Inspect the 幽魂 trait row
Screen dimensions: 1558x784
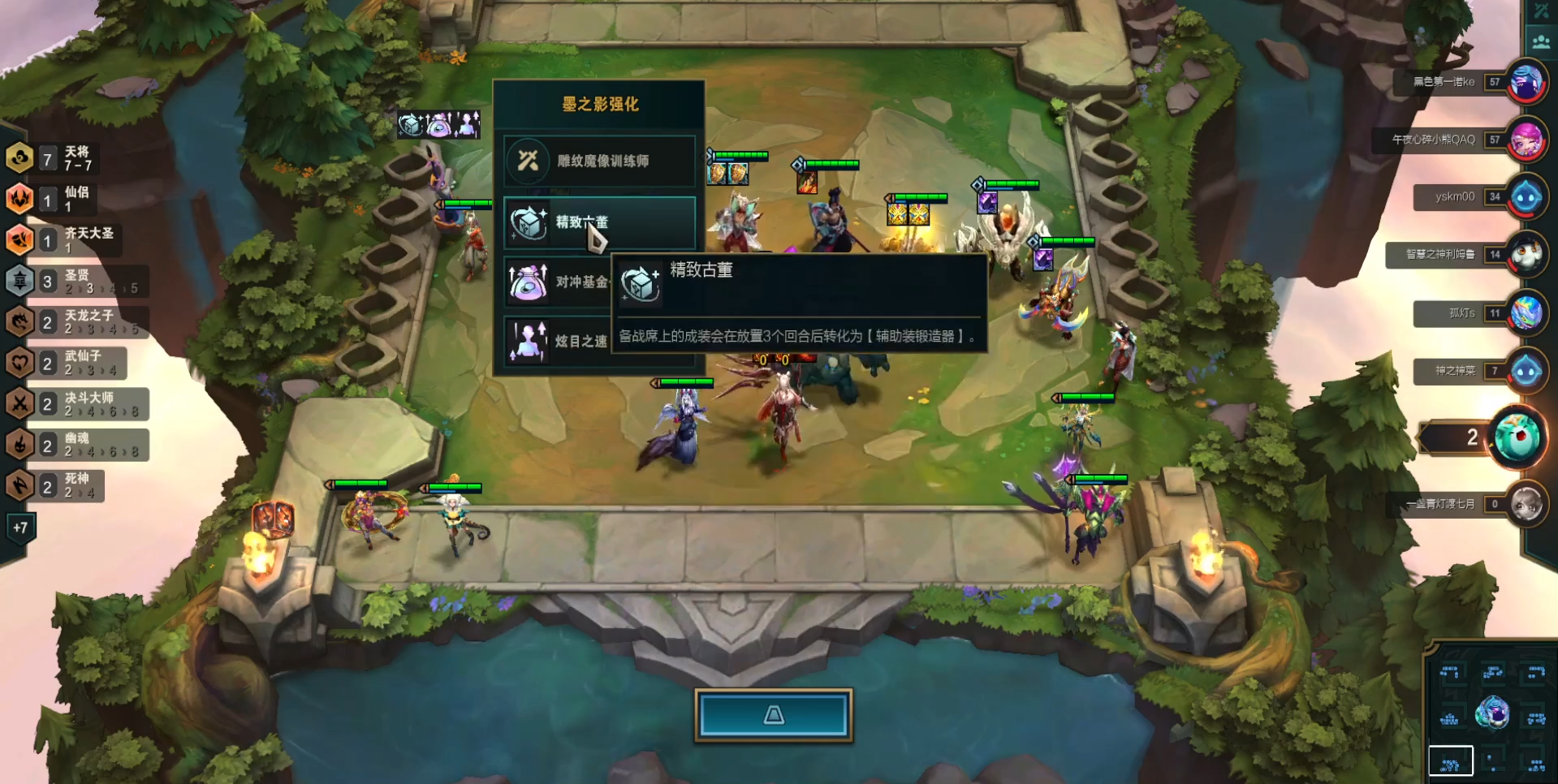77,445
